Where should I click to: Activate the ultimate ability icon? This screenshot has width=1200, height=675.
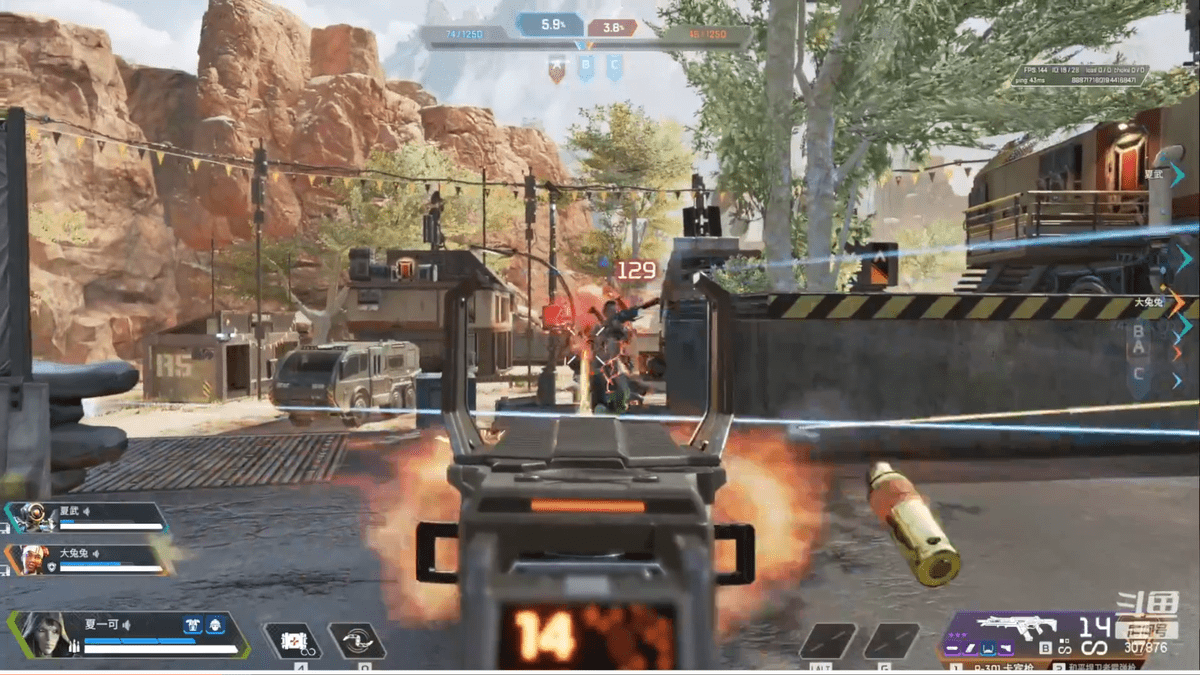pos(357,640)
